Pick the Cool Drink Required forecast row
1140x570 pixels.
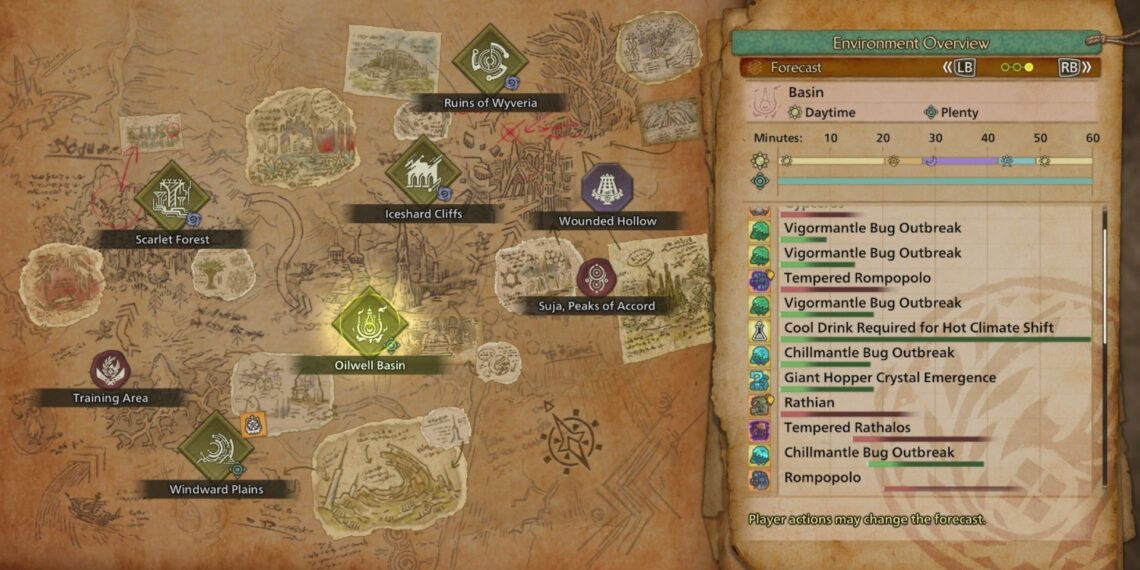(x=918, y=328)
